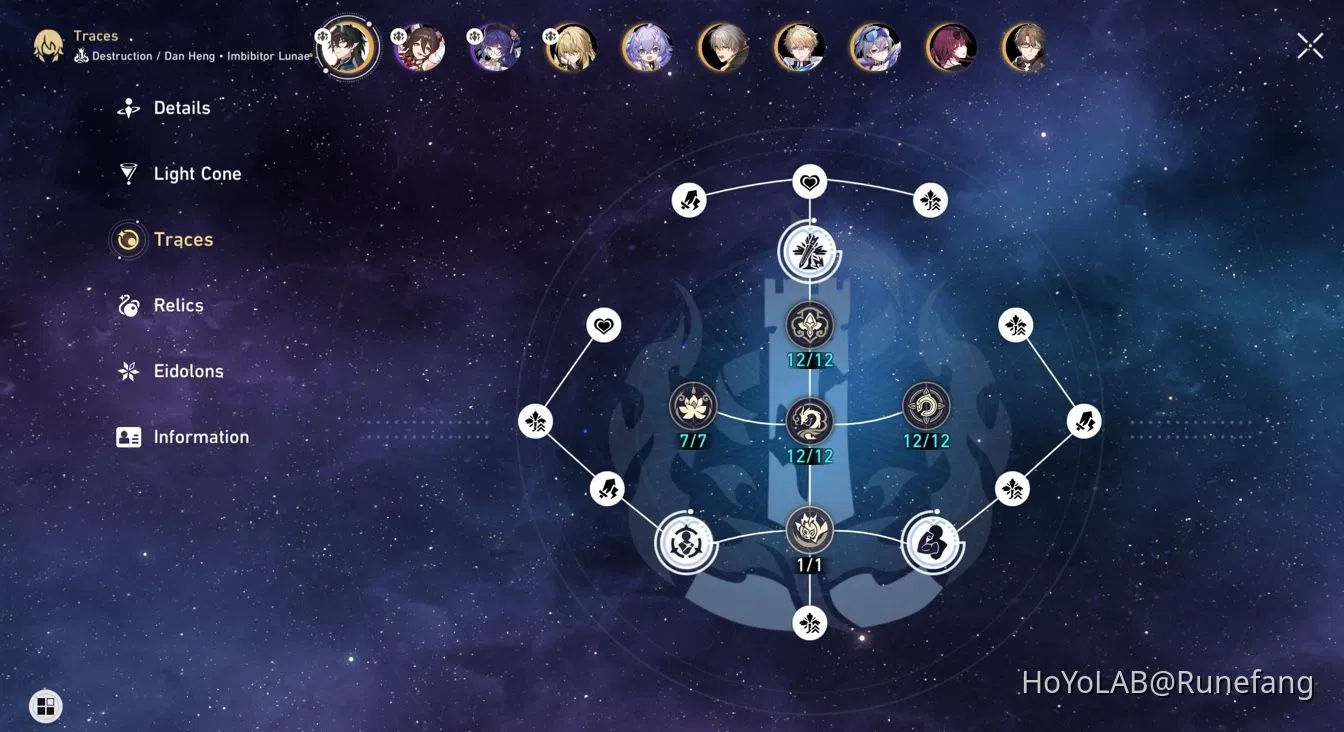Open the grid menu icon in bottom-left corner

(44, 706)
